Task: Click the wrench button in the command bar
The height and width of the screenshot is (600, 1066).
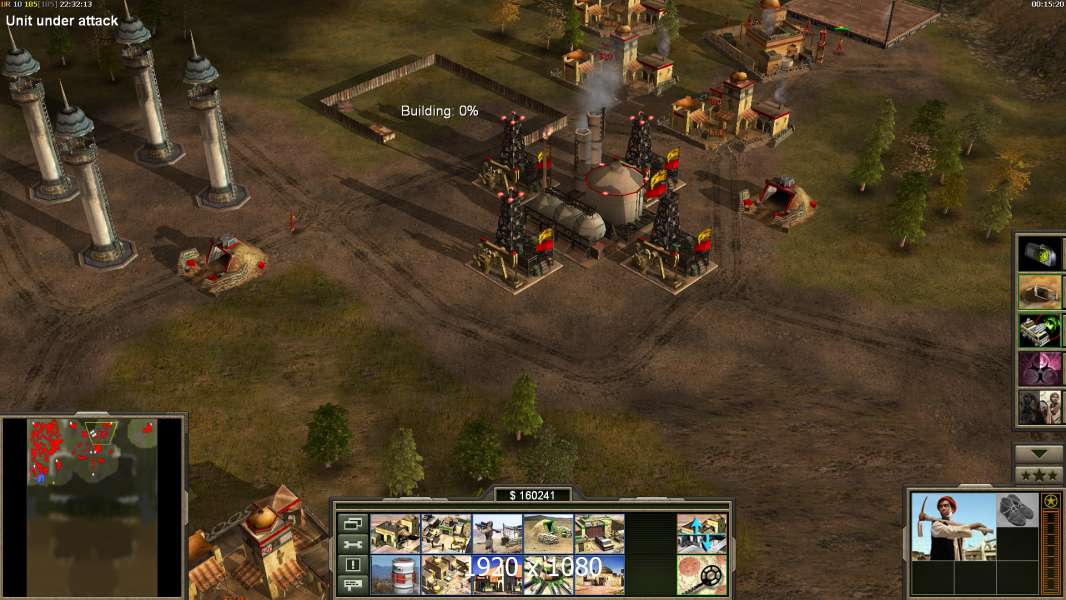Action: click(353, 545)
